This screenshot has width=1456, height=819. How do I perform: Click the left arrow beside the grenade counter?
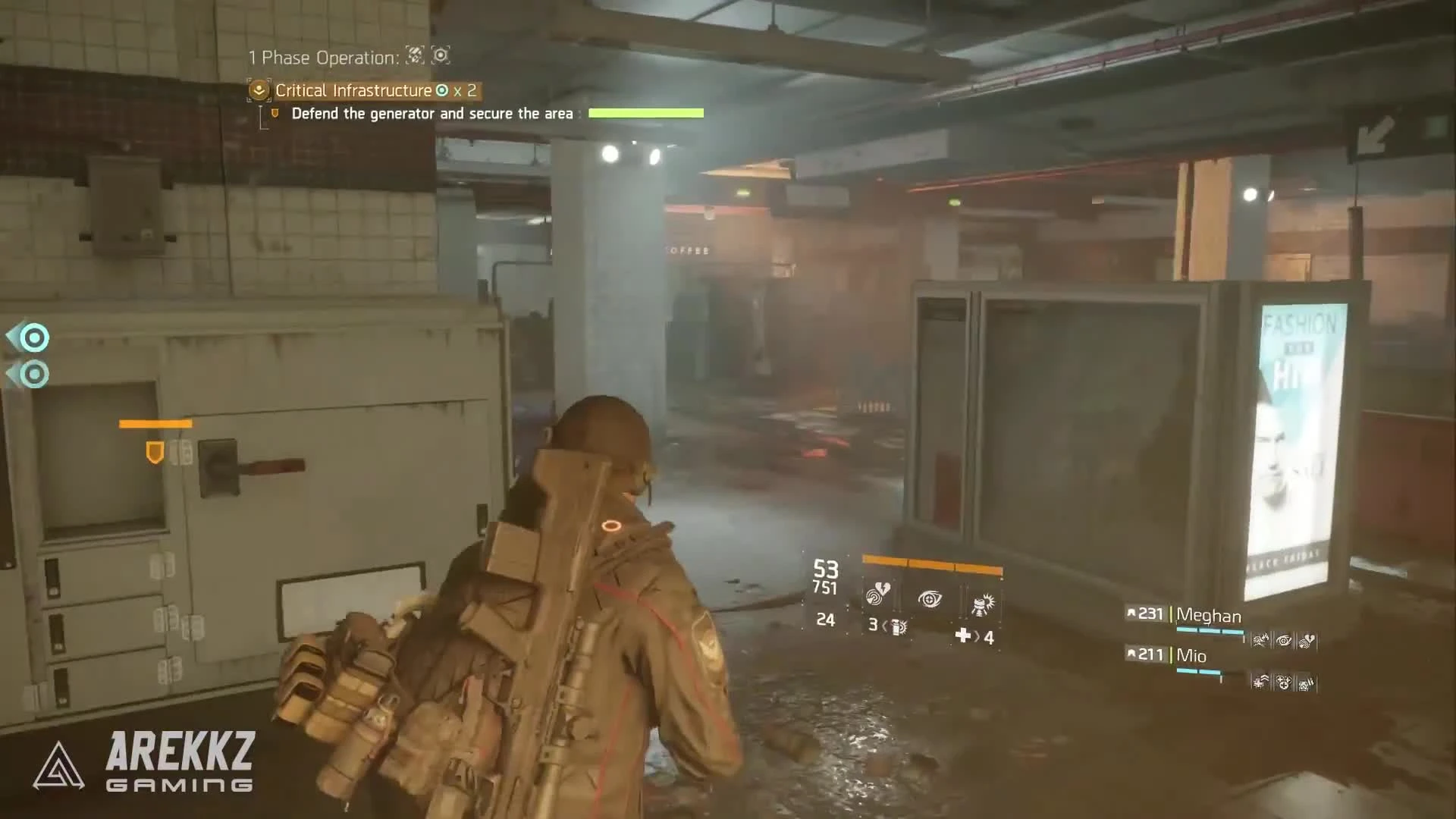[884, 628]
